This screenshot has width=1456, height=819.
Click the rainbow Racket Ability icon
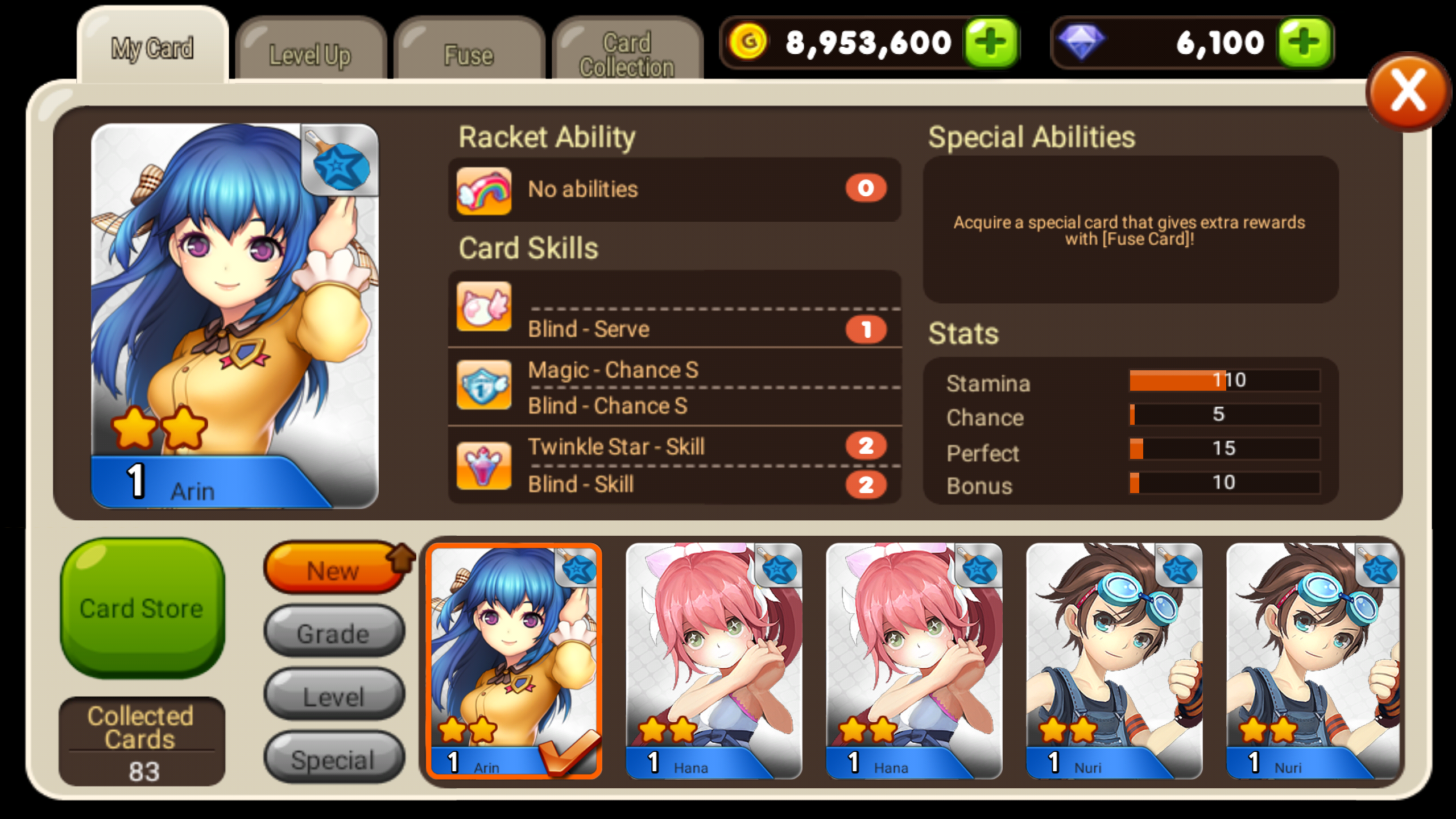click(x=484, y=191)
